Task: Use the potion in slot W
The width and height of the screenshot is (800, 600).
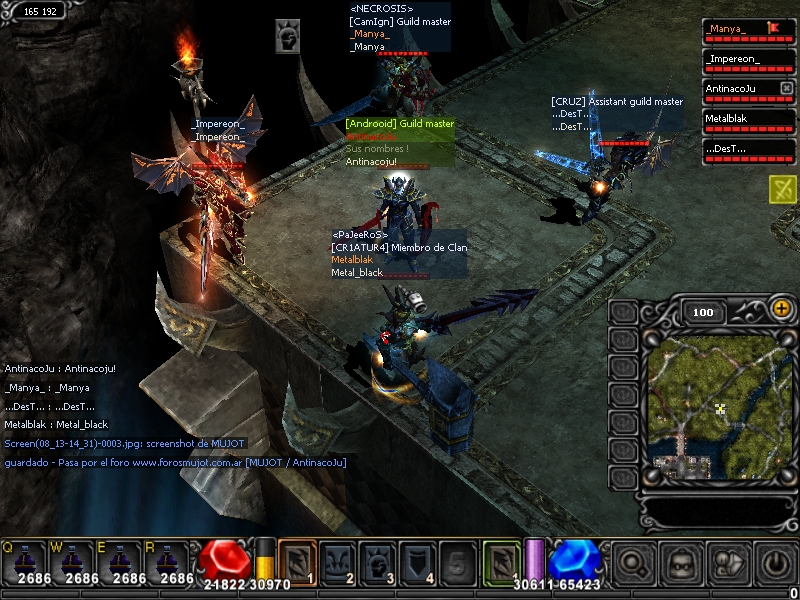Action: click(x=74, y=563)
